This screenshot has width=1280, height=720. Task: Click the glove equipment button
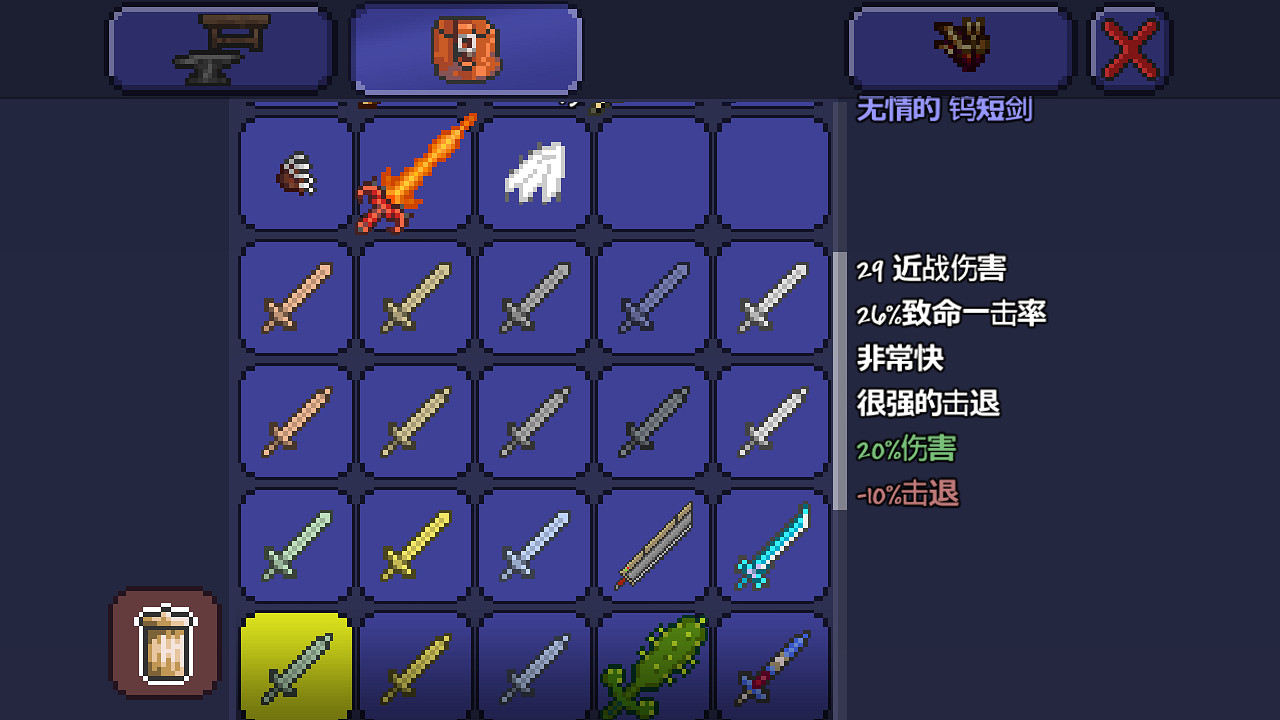click(958, 47)
